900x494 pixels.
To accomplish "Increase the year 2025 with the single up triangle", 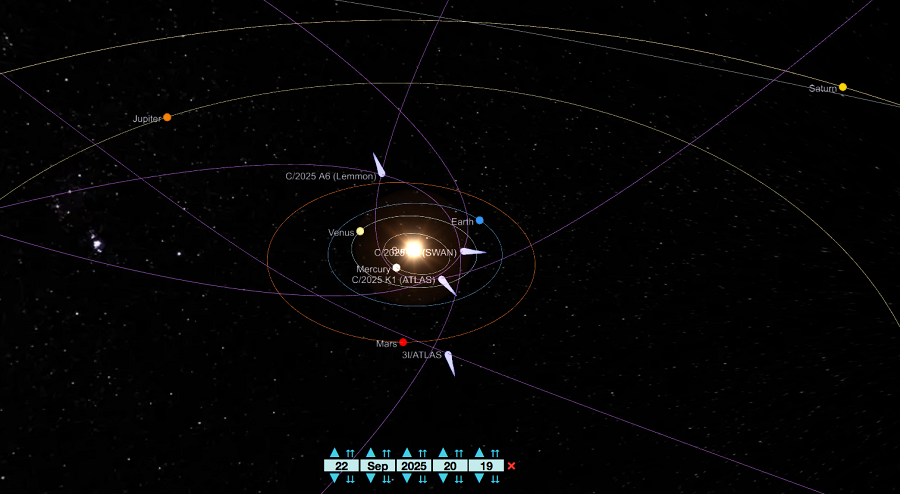I will [407, 453].
